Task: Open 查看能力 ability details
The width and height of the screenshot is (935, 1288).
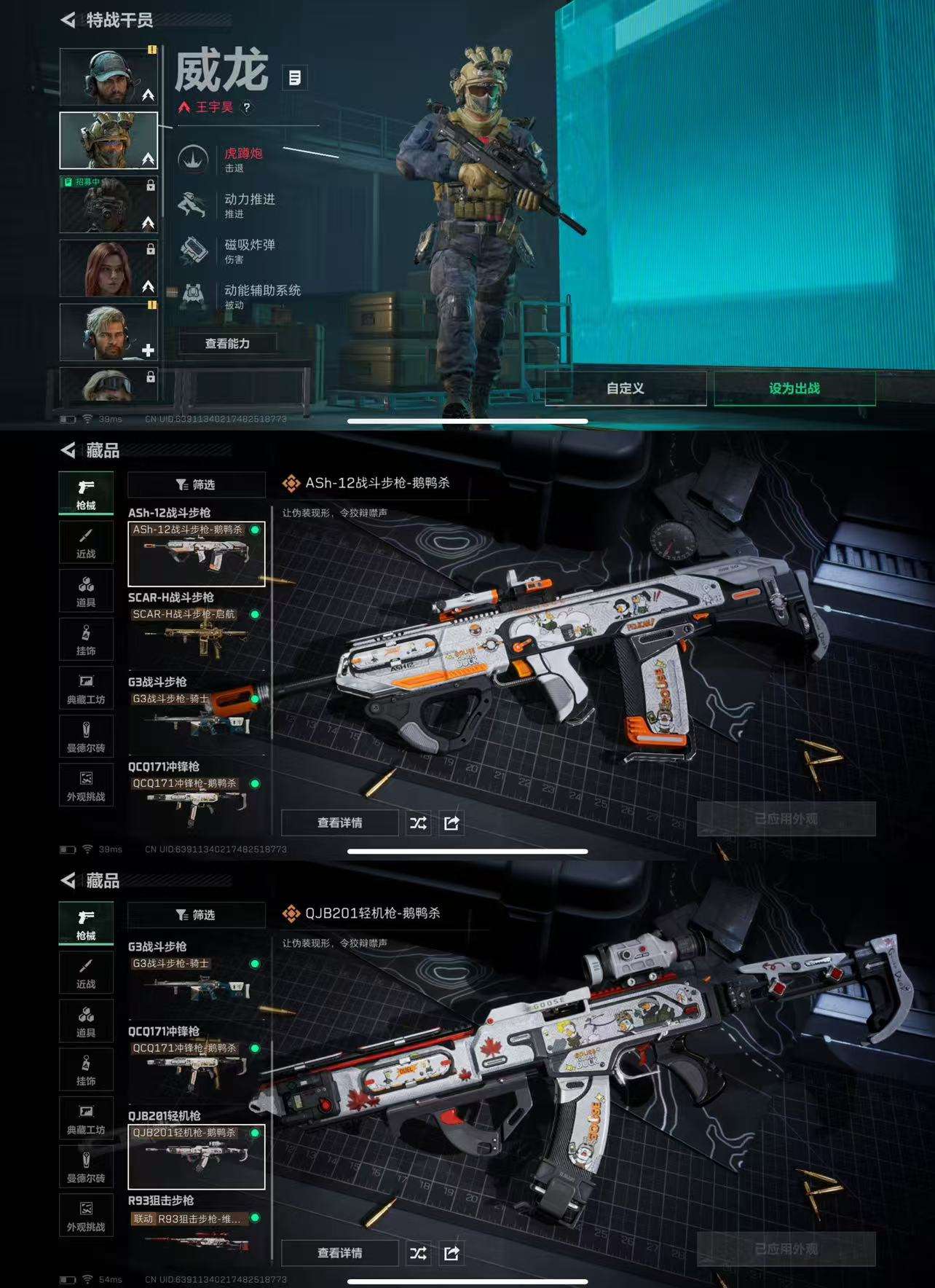Action: click(x=227, y=343)
